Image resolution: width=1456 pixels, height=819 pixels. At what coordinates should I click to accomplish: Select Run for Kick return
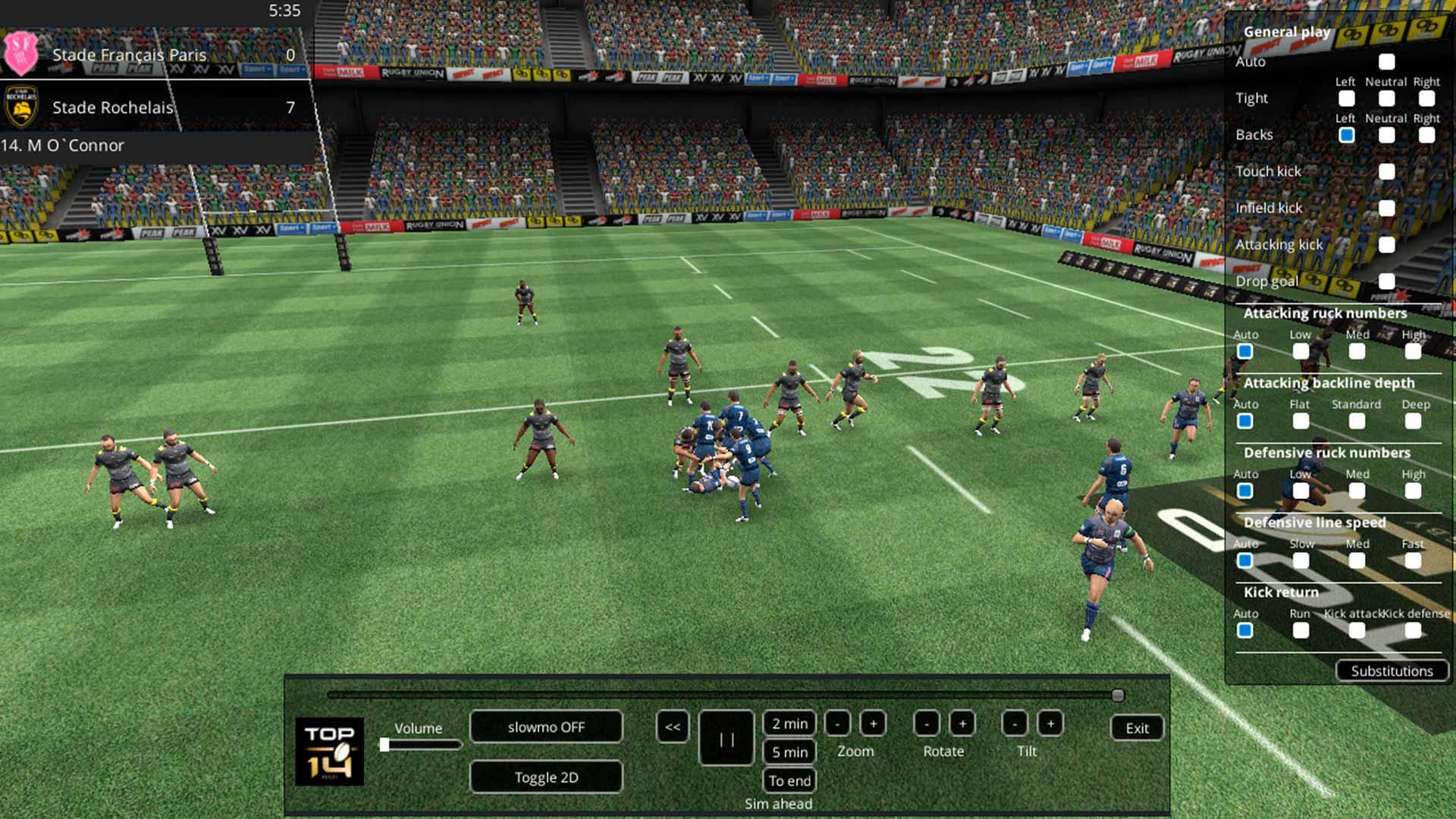click(x=1301, y=631)
